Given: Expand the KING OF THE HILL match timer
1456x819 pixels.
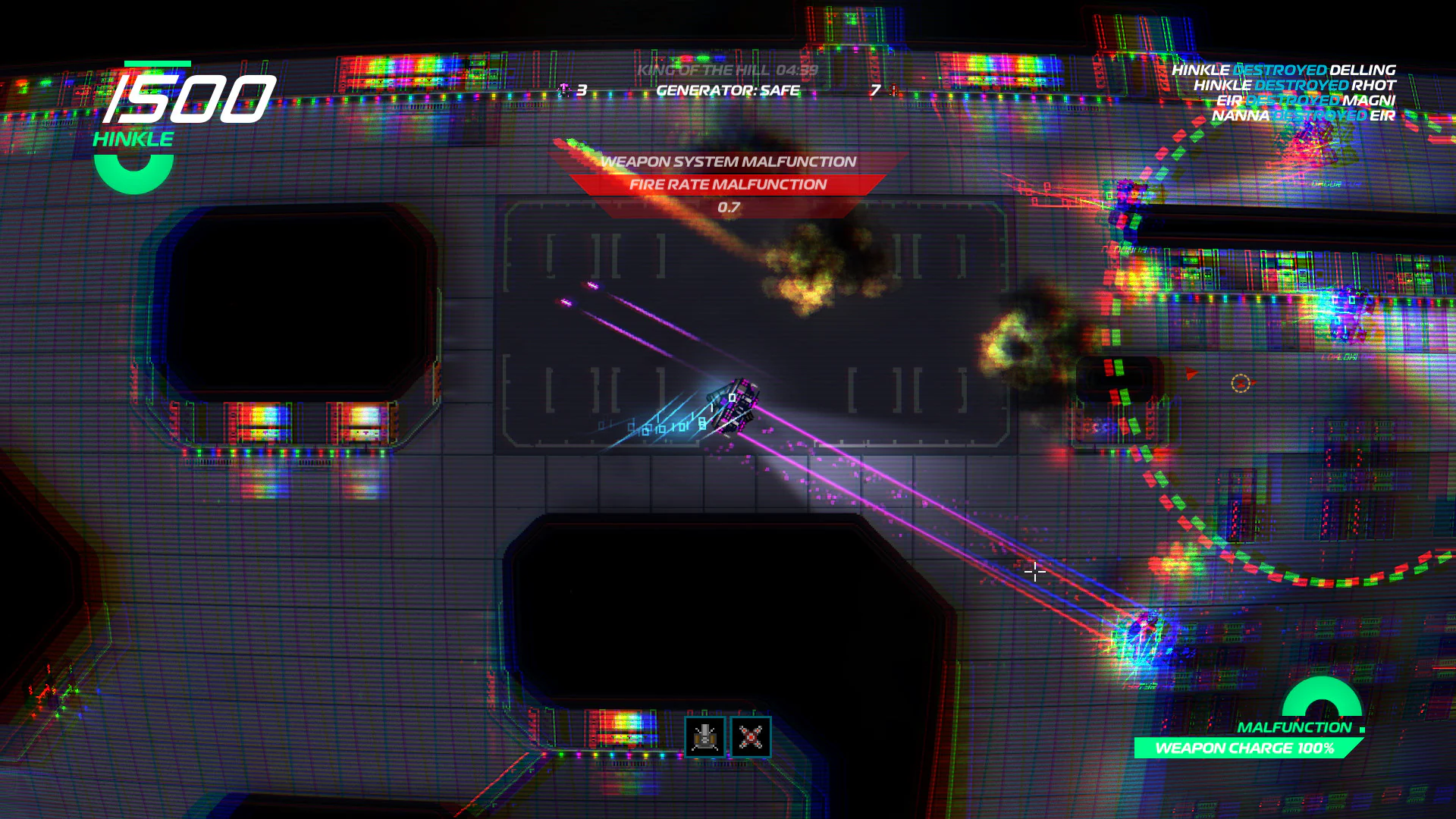Looking at the screenshot, I should pyautogui.click(x=729, y=70).
